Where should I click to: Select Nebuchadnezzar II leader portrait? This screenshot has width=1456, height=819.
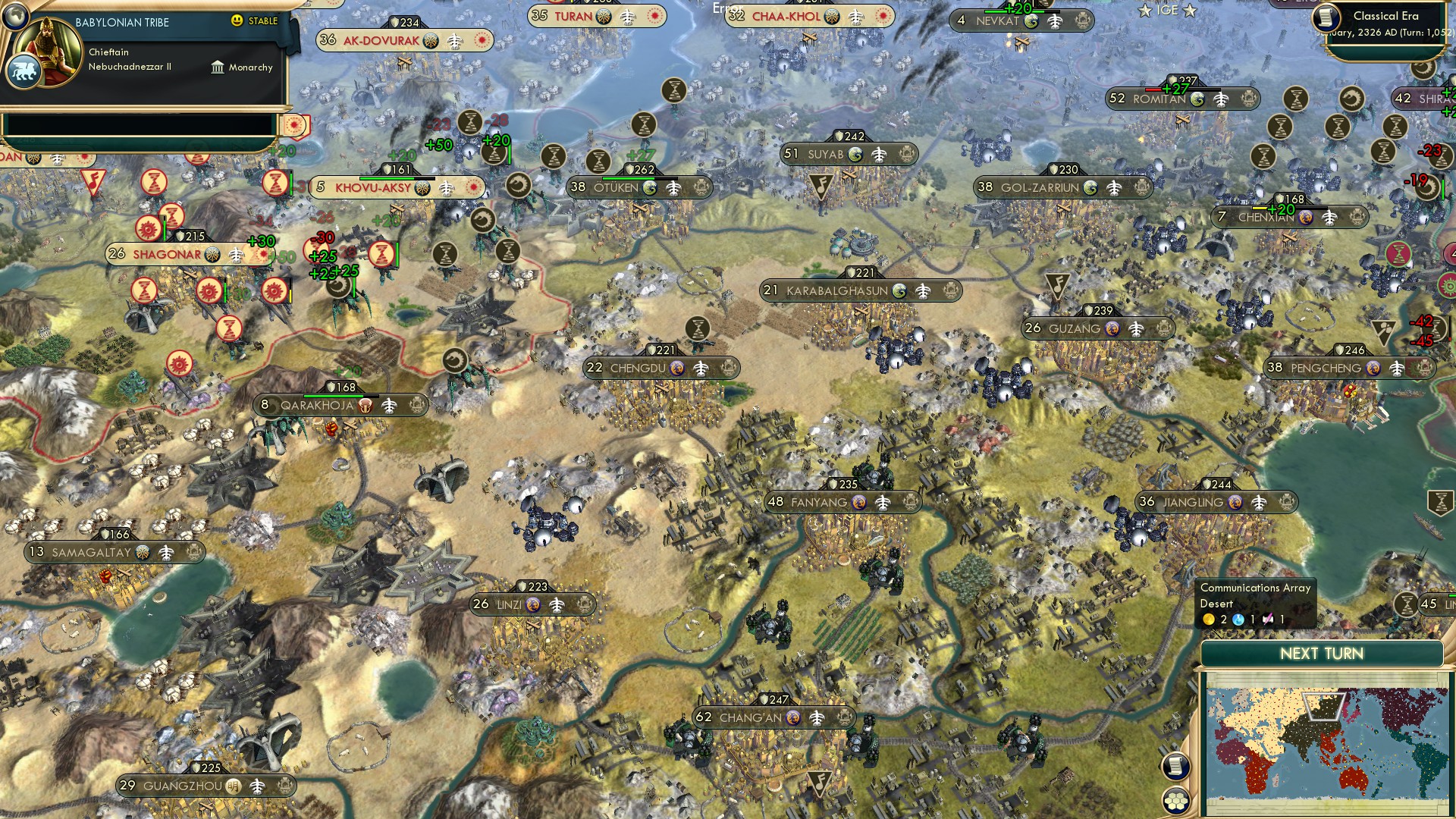pyautogui.click(x=50, y=51)
